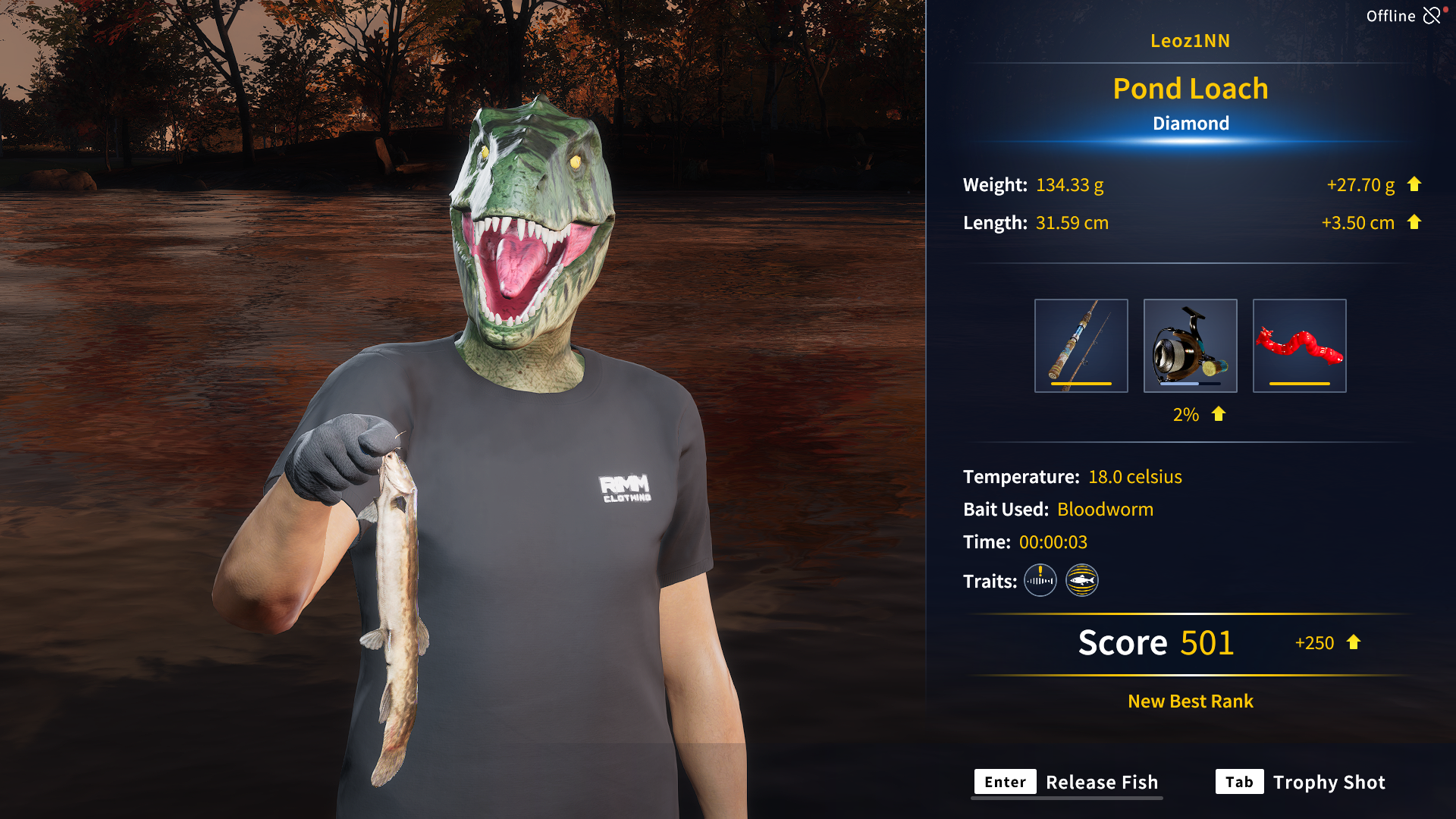The height and width of the screenshot is (819, 1456).
Task: Click the Offline connection status icon
Action: (1431, 16)
